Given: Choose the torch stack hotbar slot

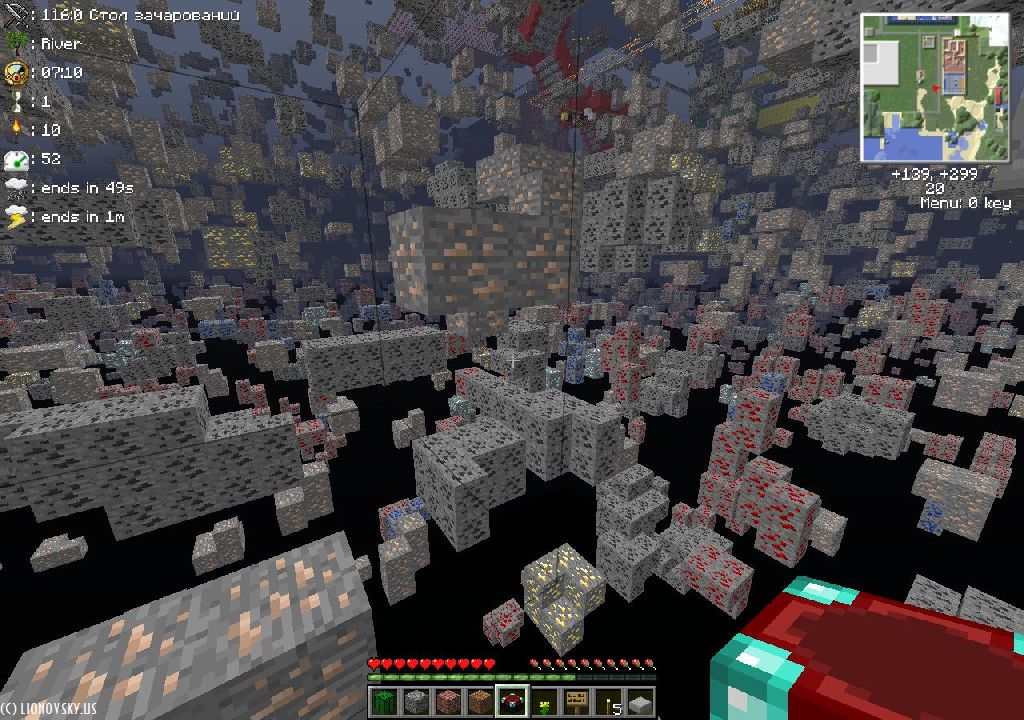Looking at the screenshot, I should tap(608, 702).
